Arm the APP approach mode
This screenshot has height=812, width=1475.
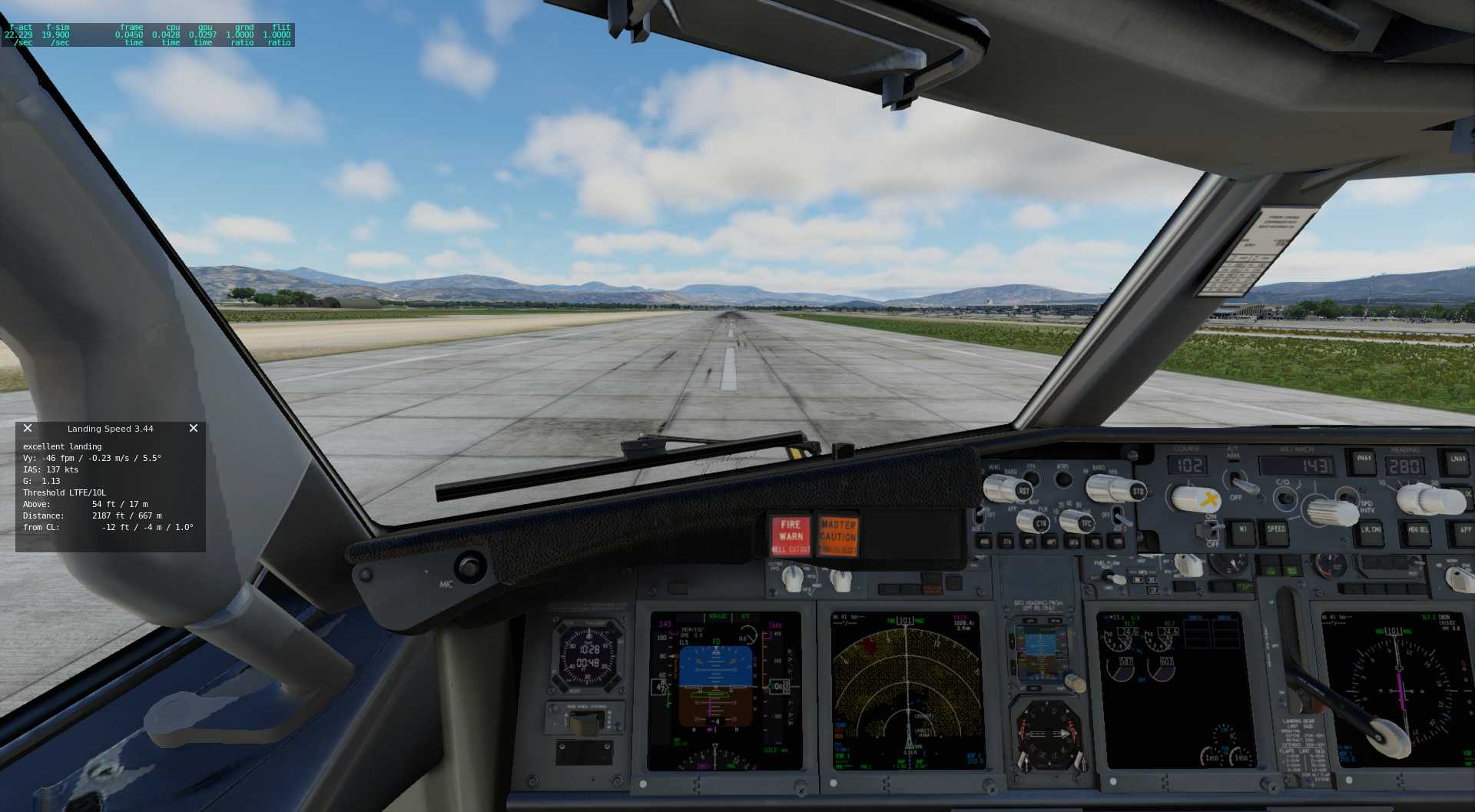pyautogui.click(x=1466, y=530)
